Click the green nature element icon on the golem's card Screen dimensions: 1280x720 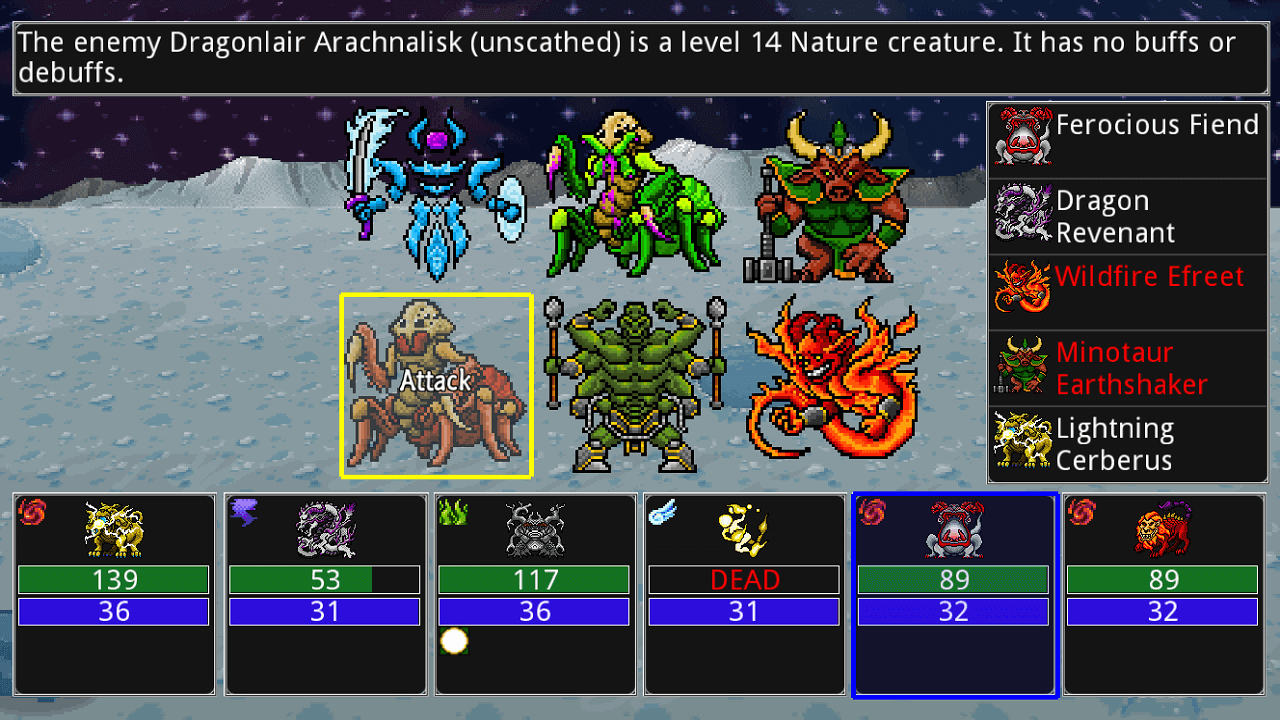(x=453, y=513)
